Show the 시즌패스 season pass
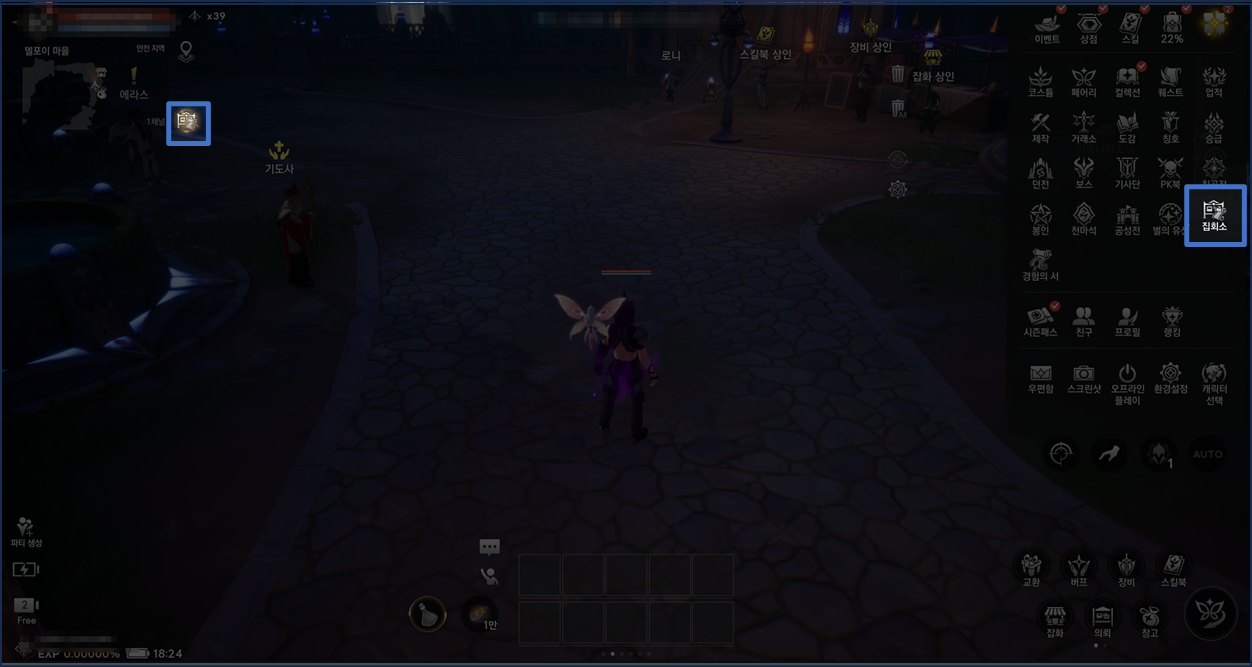 click(x=1040, y=319)
